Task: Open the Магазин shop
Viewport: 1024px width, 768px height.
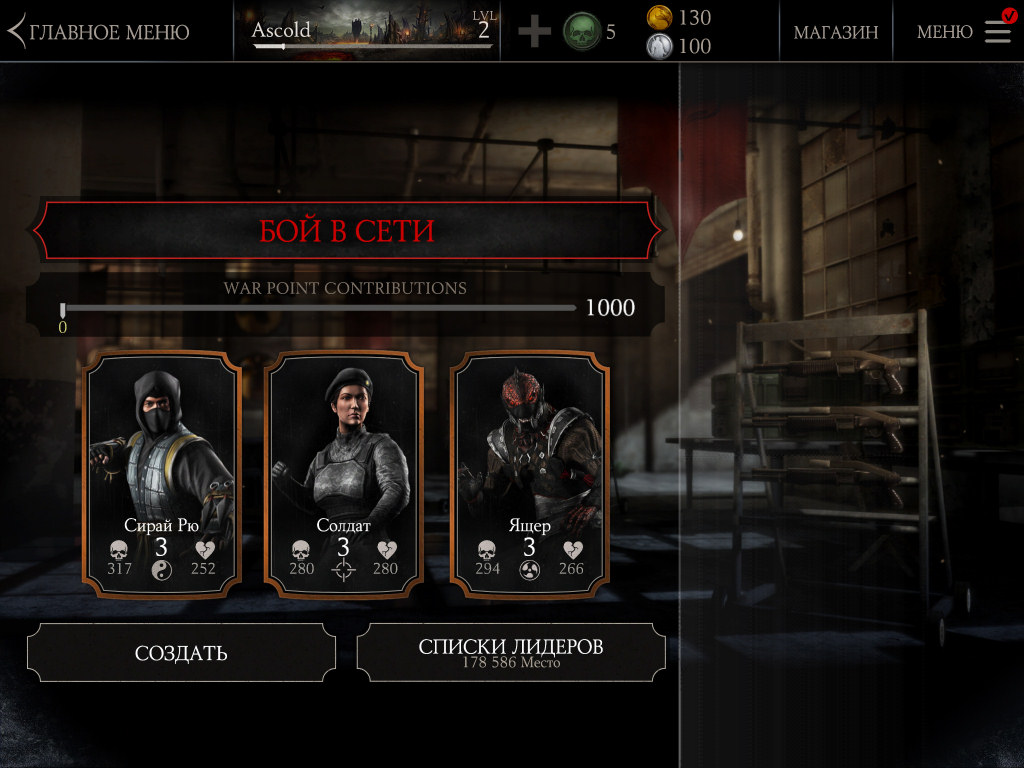Action: [836, 32]
